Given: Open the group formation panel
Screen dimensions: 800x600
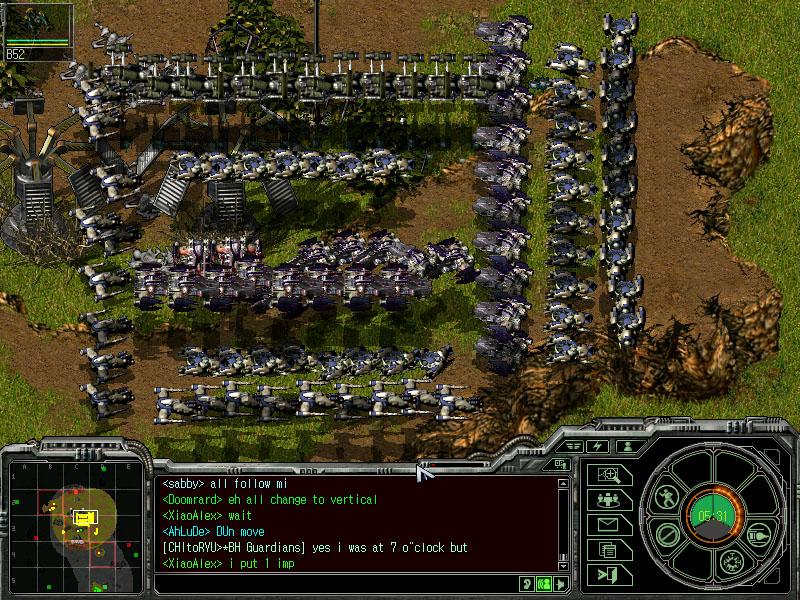Looking at the screenshot, I should tap(608, 499).
